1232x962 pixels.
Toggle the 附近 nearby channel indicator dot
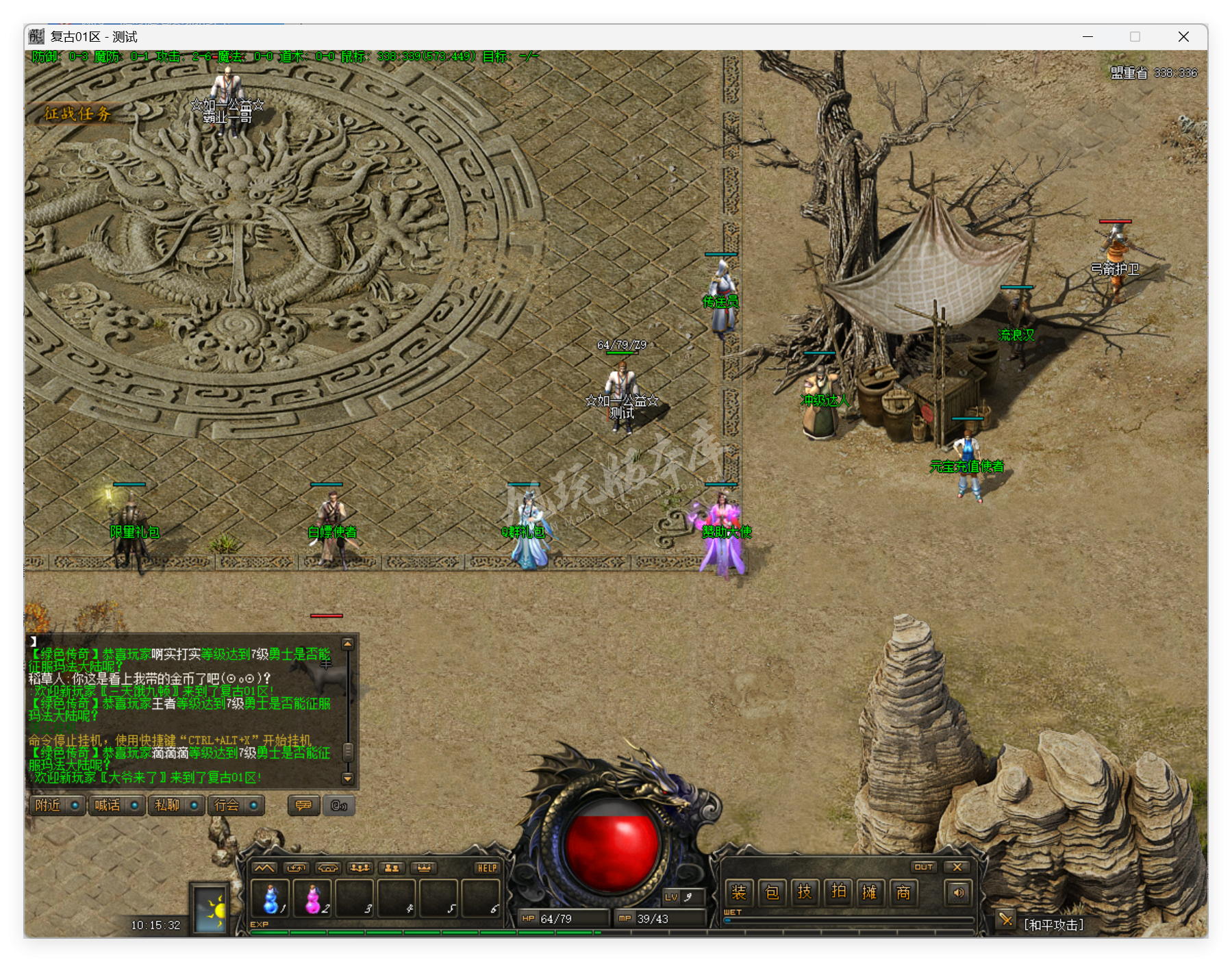click(x=75, y=806)
